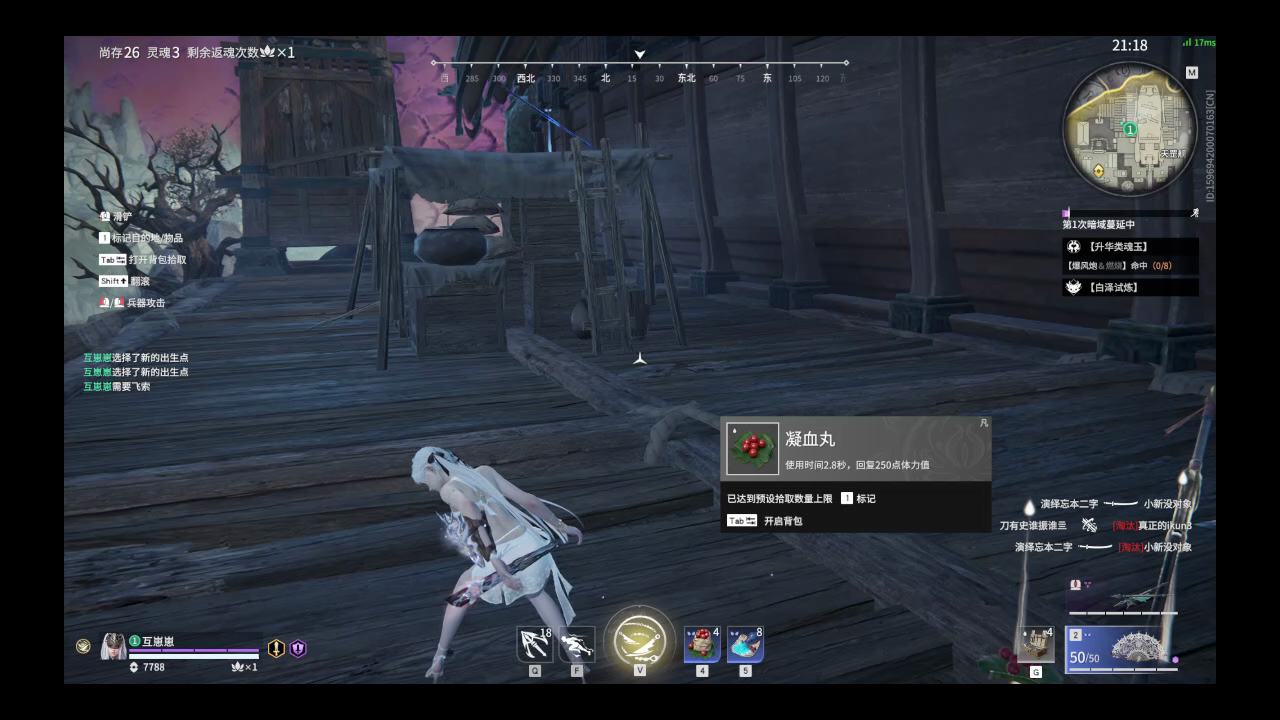1280x720 pixels.
Task: Activate the dash skill icon
Action: [576, 644]
